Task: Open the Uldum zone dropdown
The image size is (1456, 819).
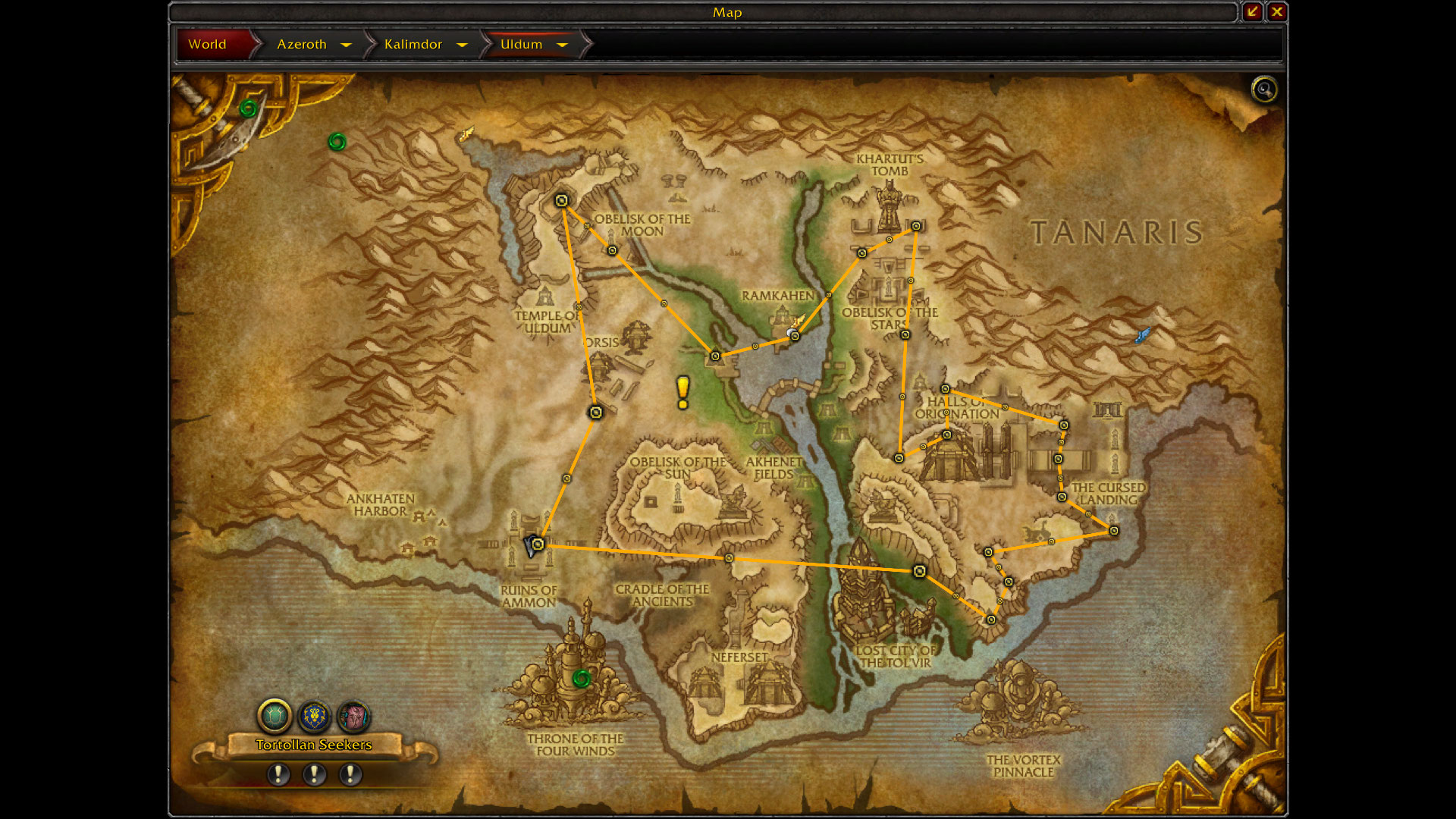Action: pos(562,45)
